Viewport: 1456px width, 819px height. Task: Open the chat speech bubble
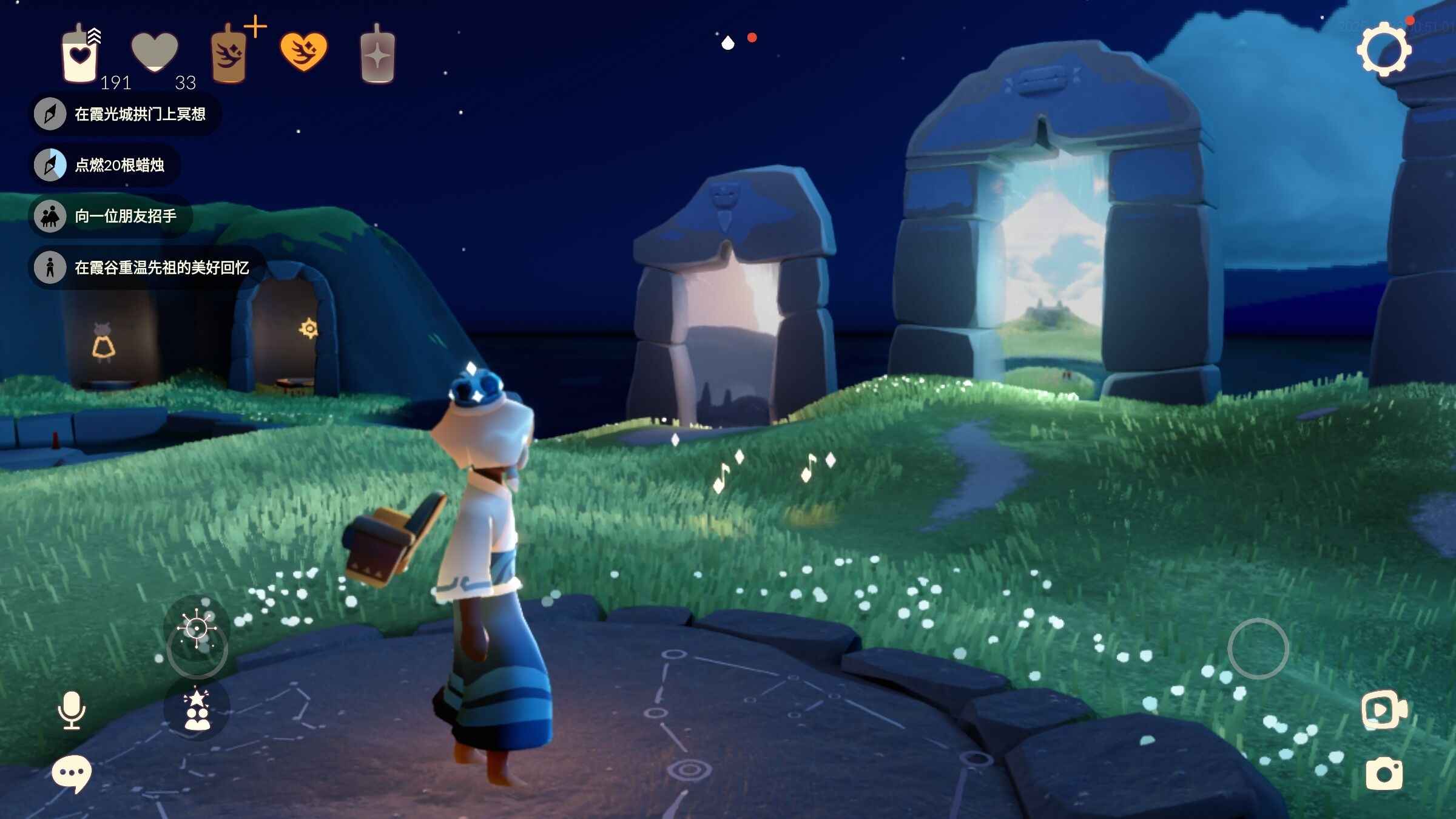tap(72, 773)
